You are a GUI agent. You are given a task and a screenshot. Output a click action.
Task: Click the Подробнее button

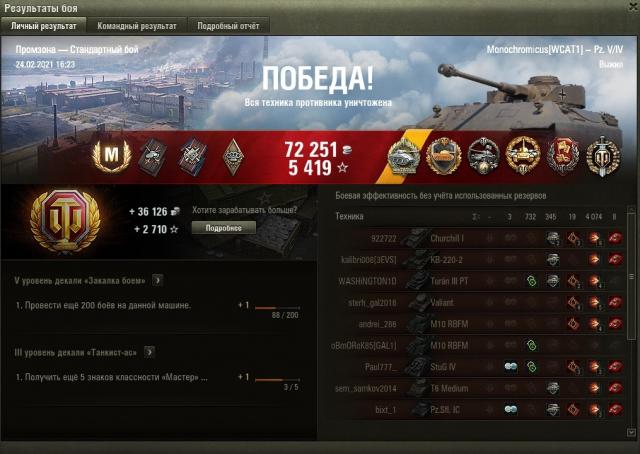(223, 227)
